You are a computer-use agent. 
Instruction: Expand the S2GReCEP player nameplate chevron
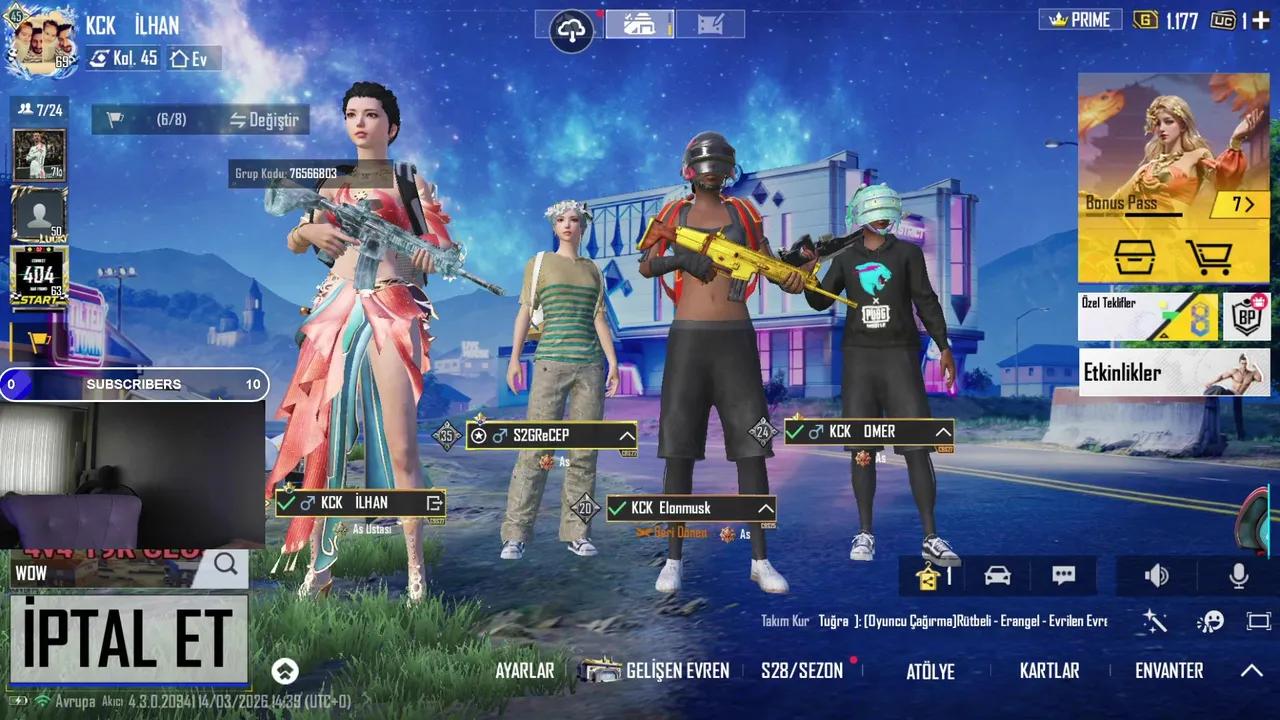[627, 435]
